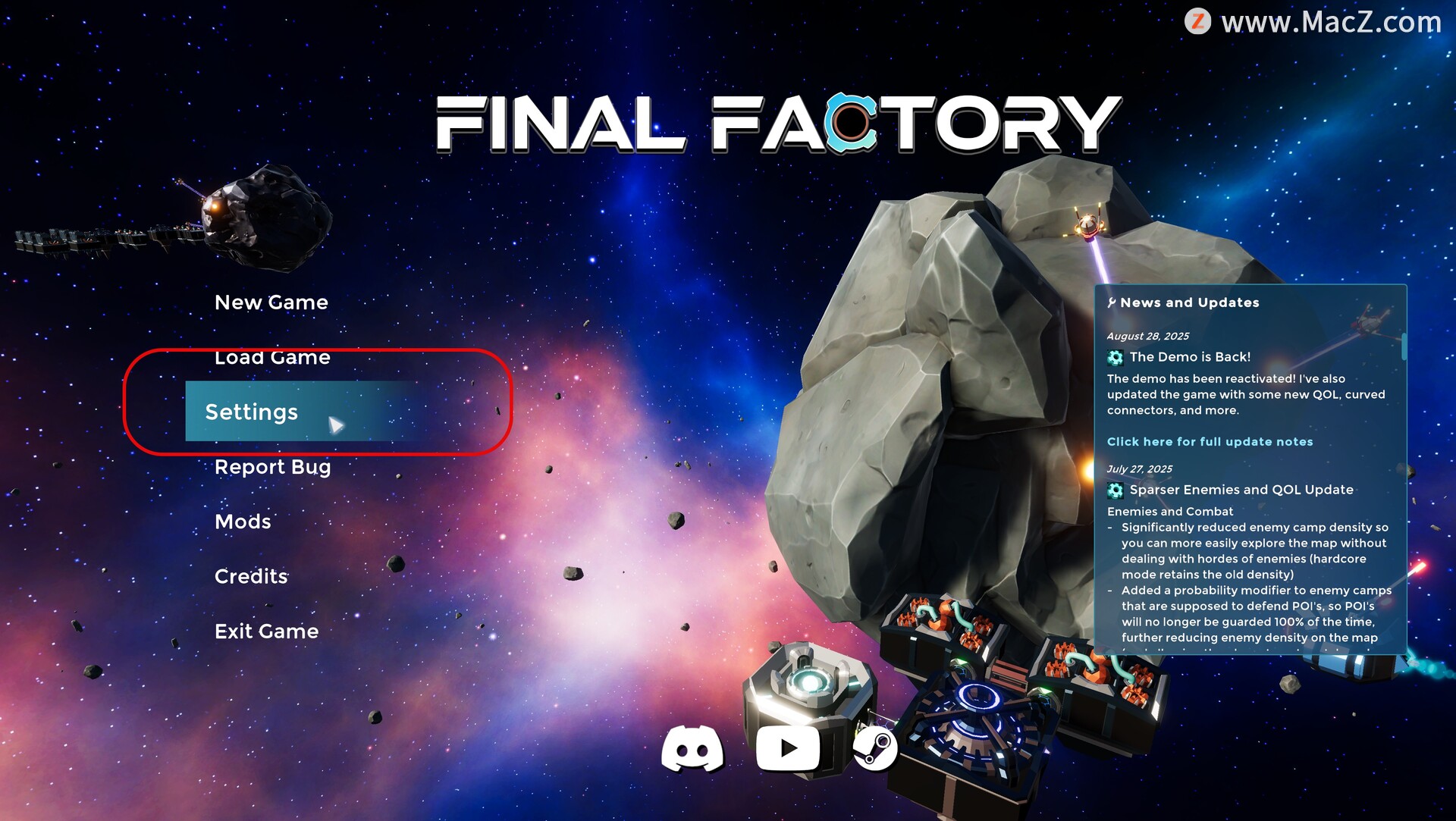Click the Discord icon
Screen dimensions: 1456x821
(692, 748)
